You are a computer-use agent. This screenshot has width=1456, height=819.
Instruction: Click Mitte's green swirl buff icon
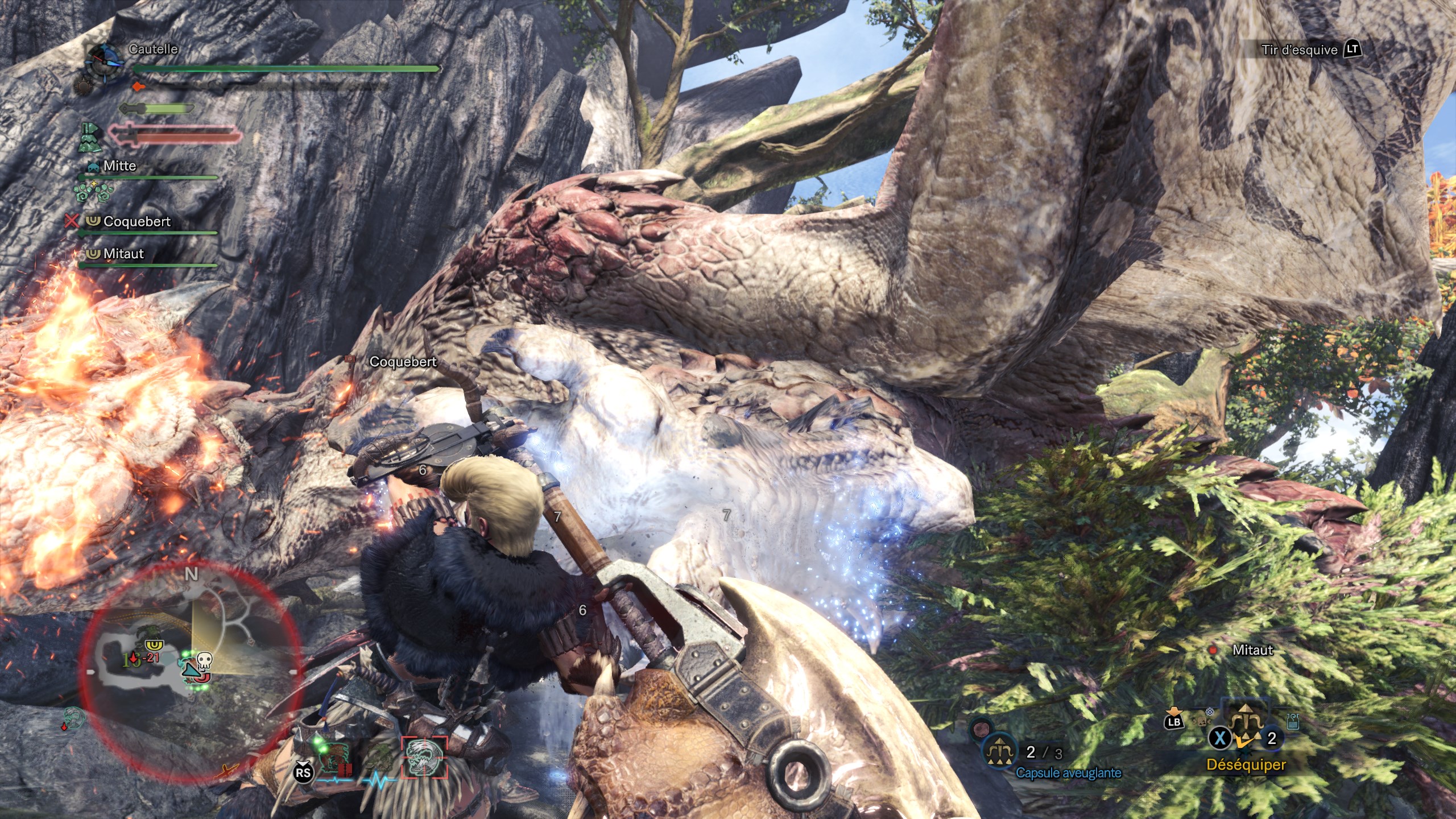point(93,191)
